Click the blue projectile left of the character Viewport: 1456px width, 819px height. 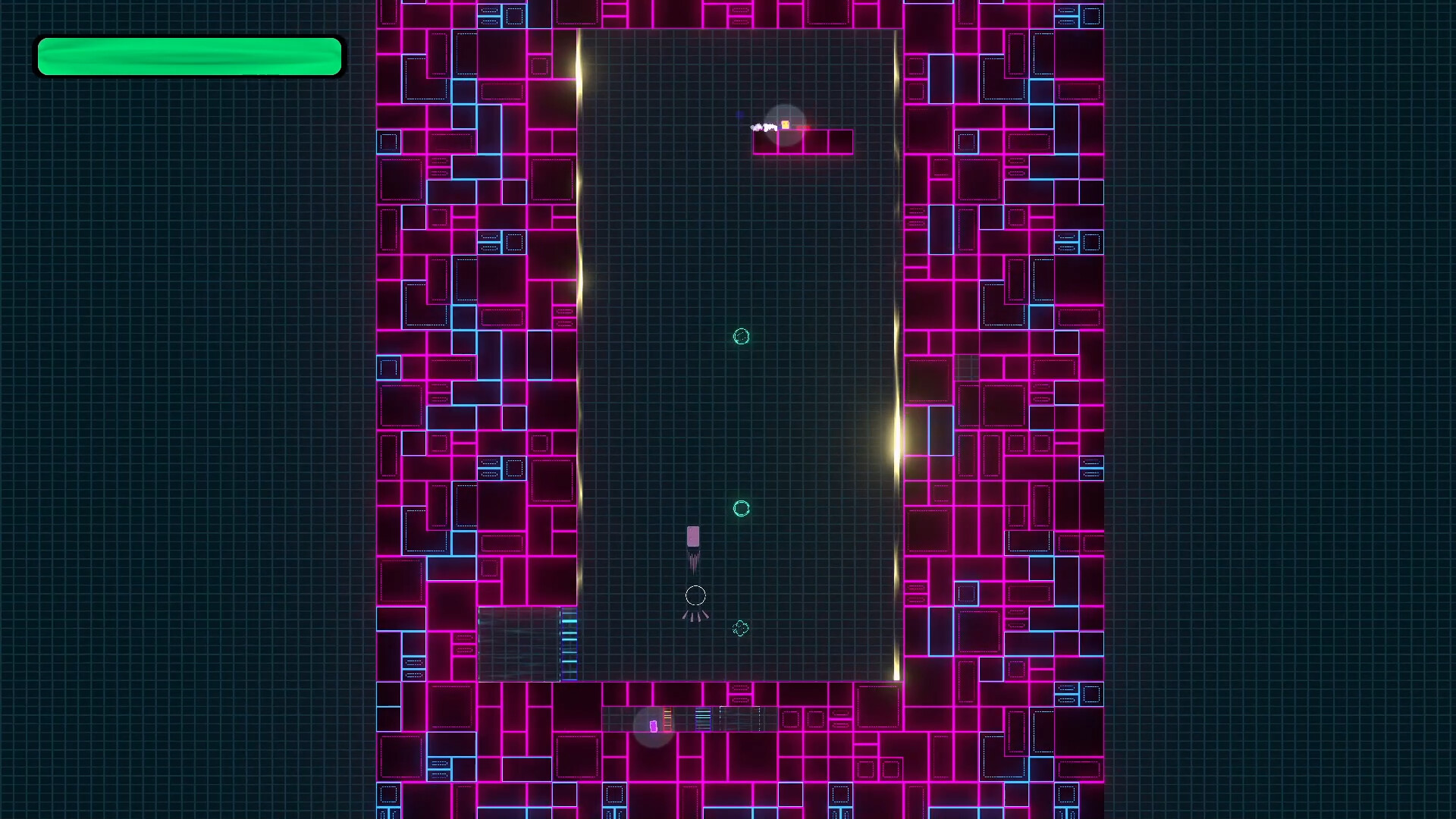(x=739, y=114)
